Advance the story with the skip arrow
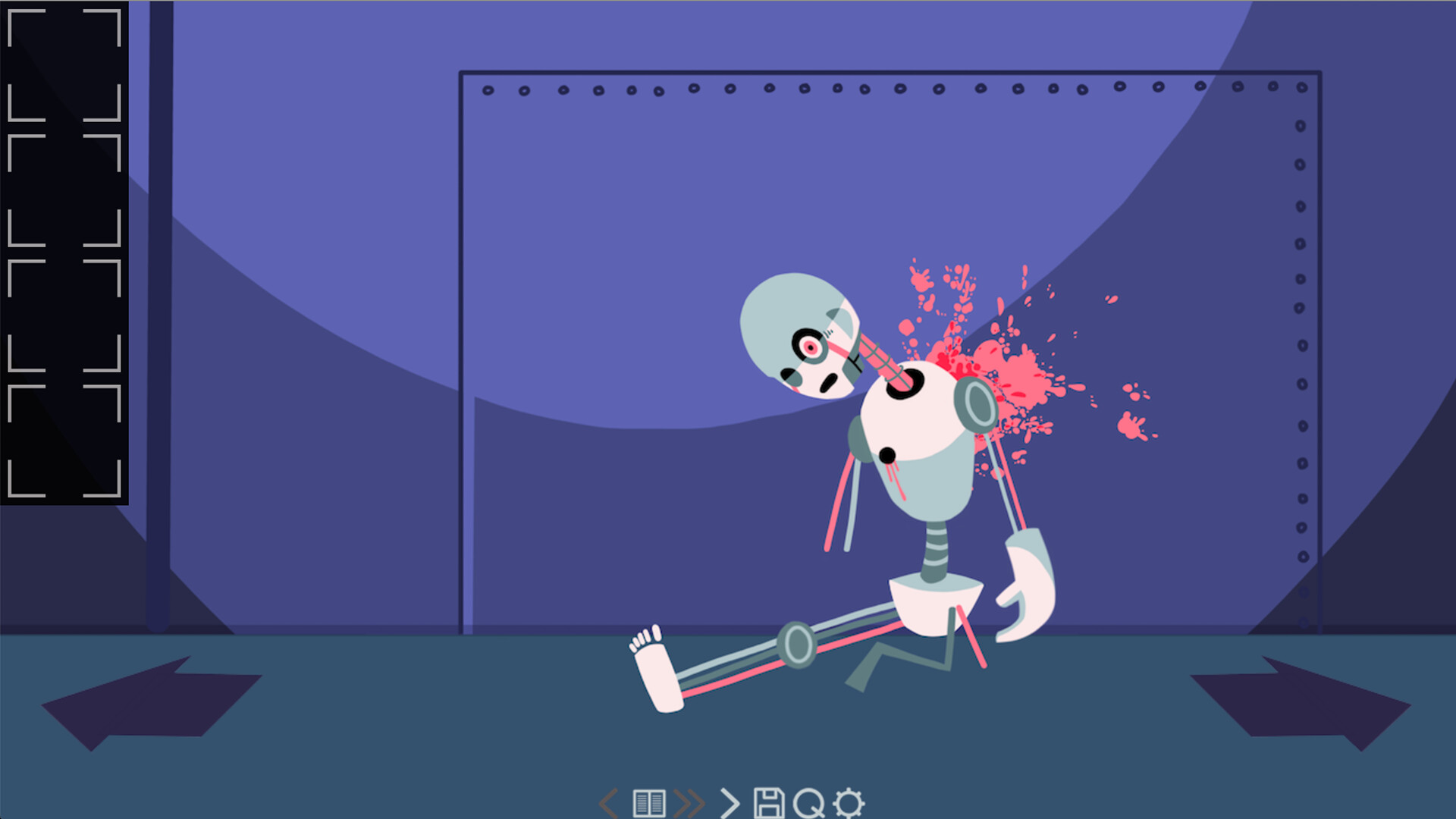 point(733,800)
